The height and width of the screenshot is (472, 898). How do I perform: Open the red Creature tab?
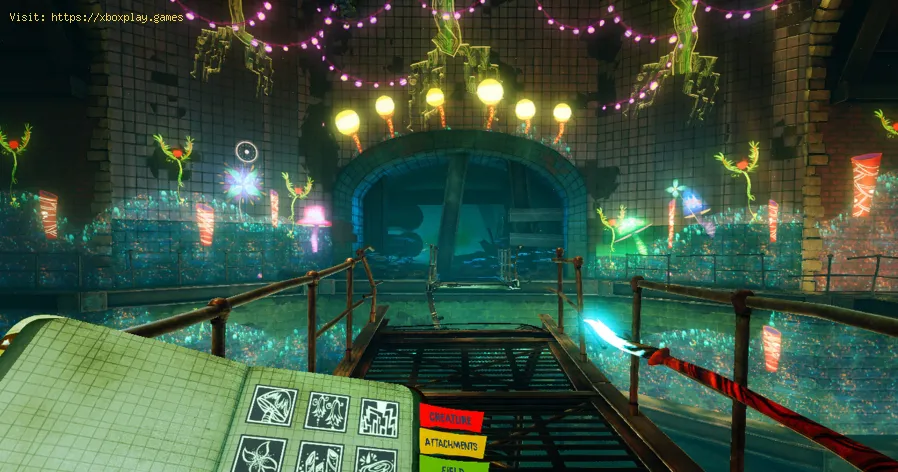[x=451, y=417]
